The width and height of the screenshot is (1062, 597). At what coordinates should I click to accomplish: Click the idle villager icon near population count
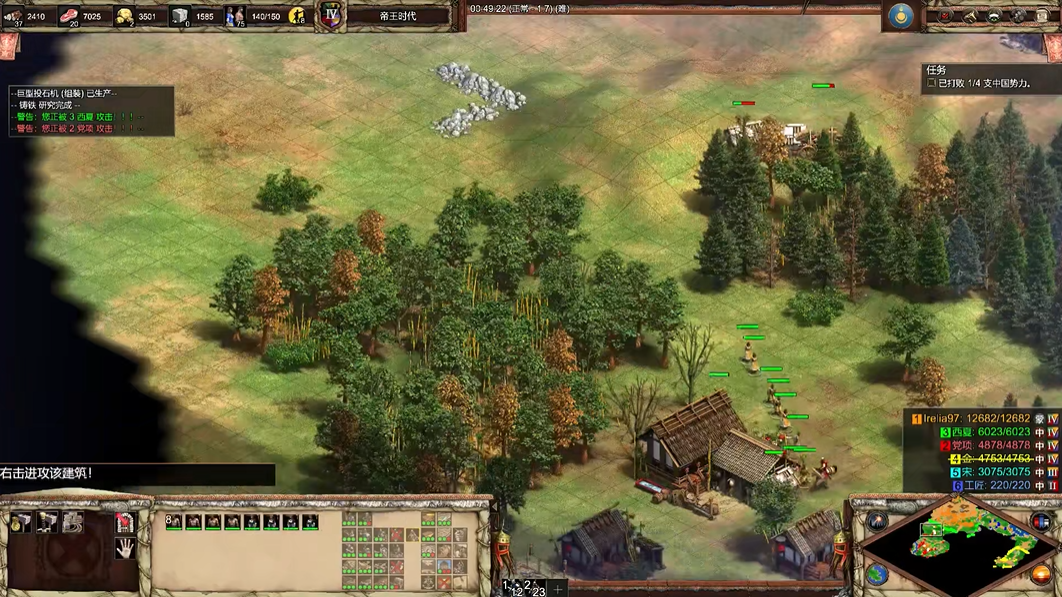pos(297,15)
